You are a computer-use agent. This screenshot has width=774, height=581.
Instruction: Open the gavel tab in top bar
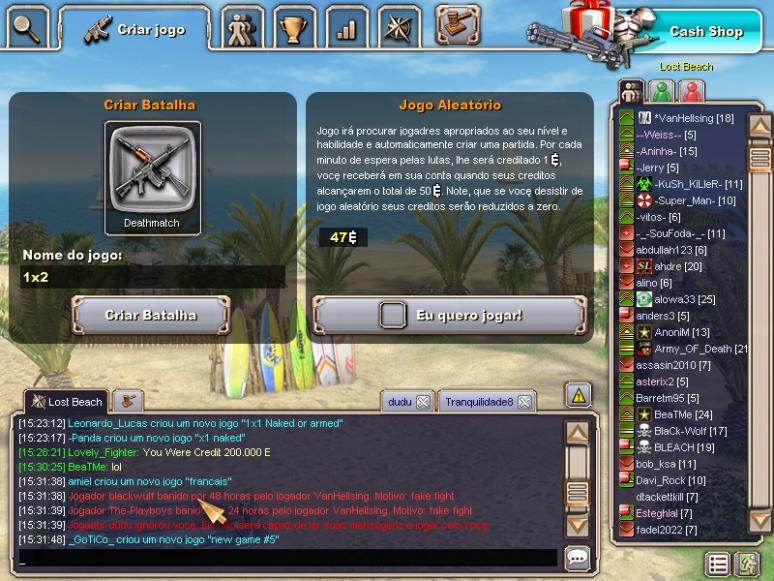[x=455, y=24]
